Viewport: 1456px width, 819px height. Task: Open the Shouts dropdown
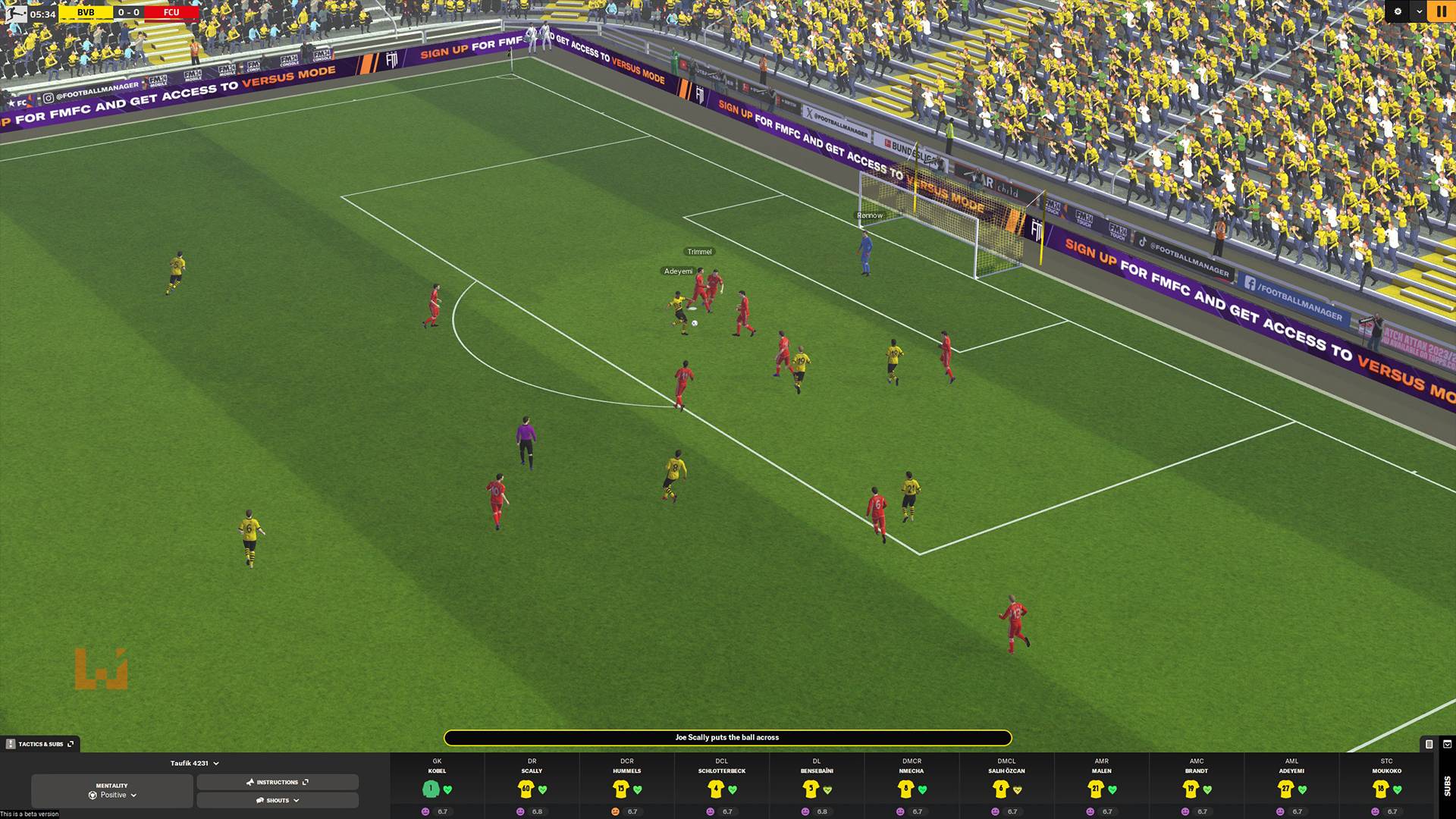(x=278, y=800)
